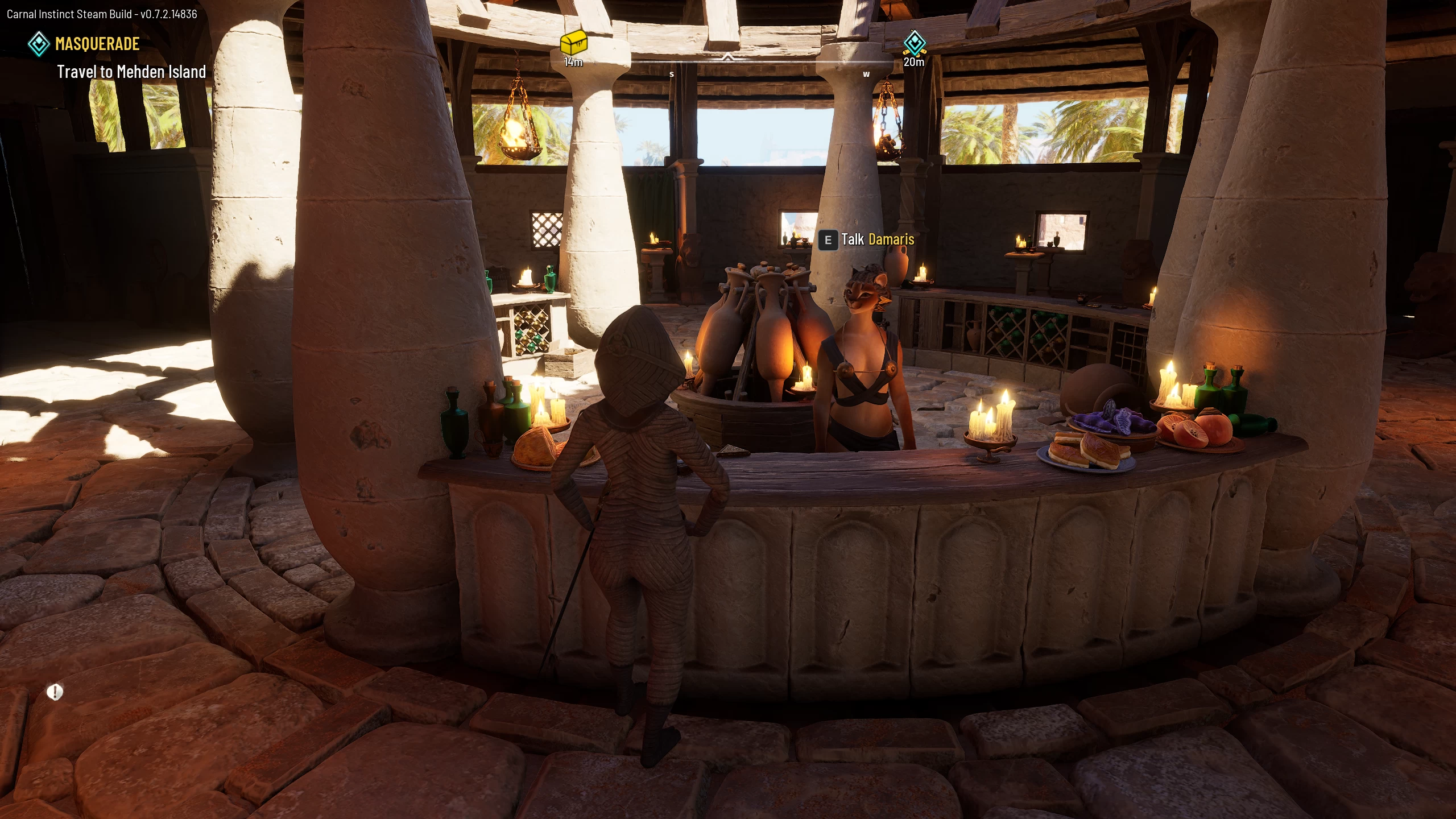
Task: Open the Masquerade quest tracker
Action: point(97,44)
